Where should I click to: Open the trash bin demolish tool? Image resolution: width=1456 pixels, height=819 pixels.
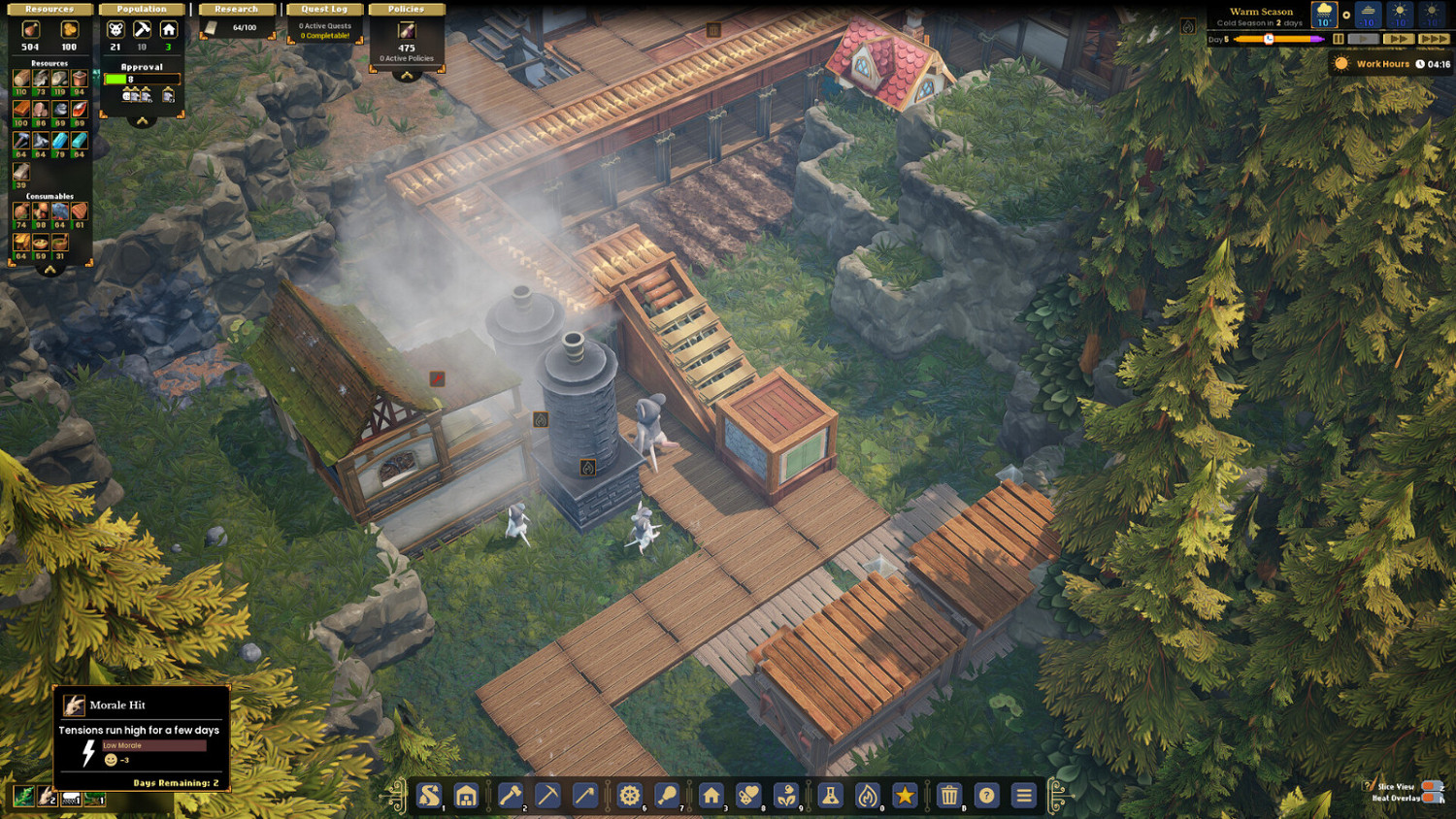[x=948, y=796]
